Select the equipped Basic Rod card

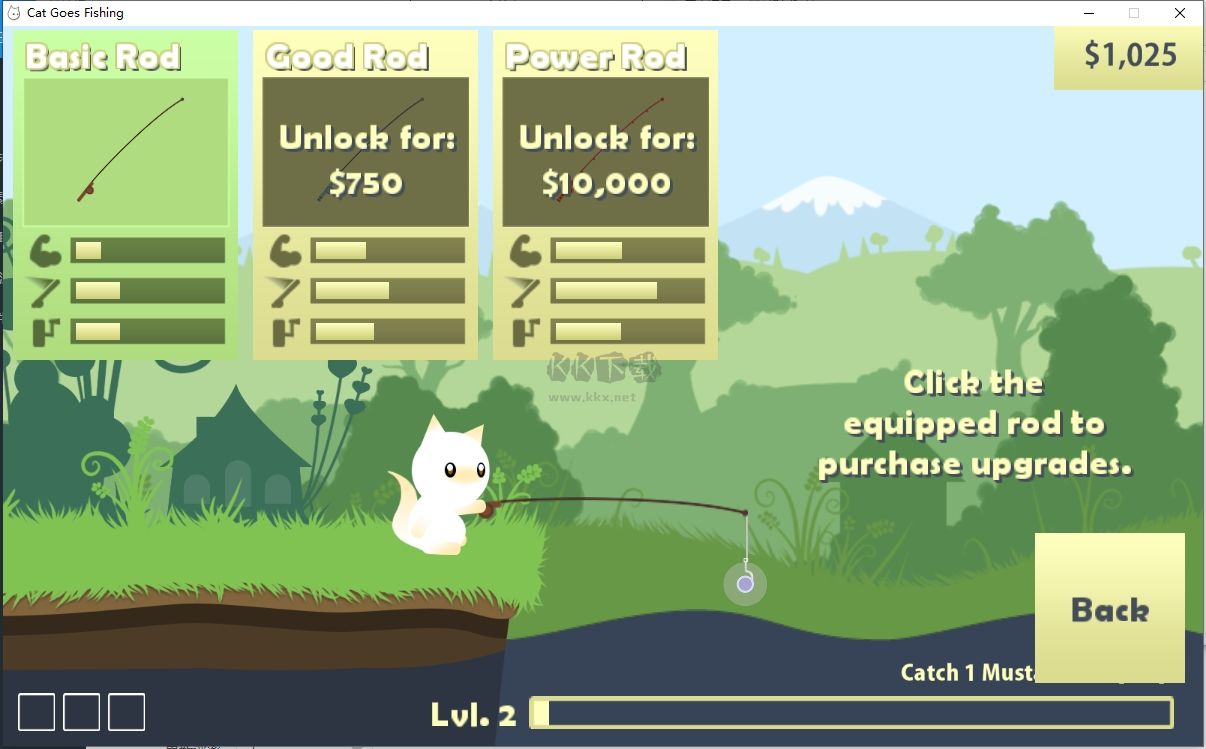click(126, 153)
